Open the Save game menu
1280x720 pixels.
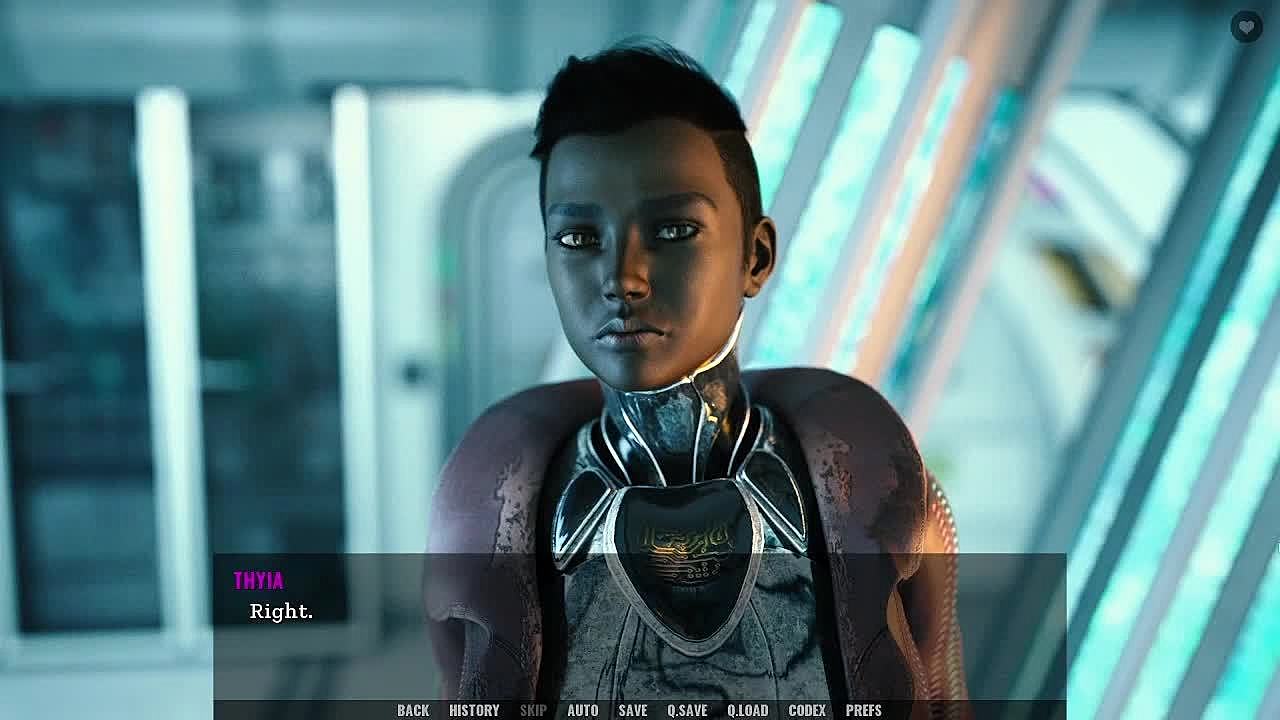(632, 710)
